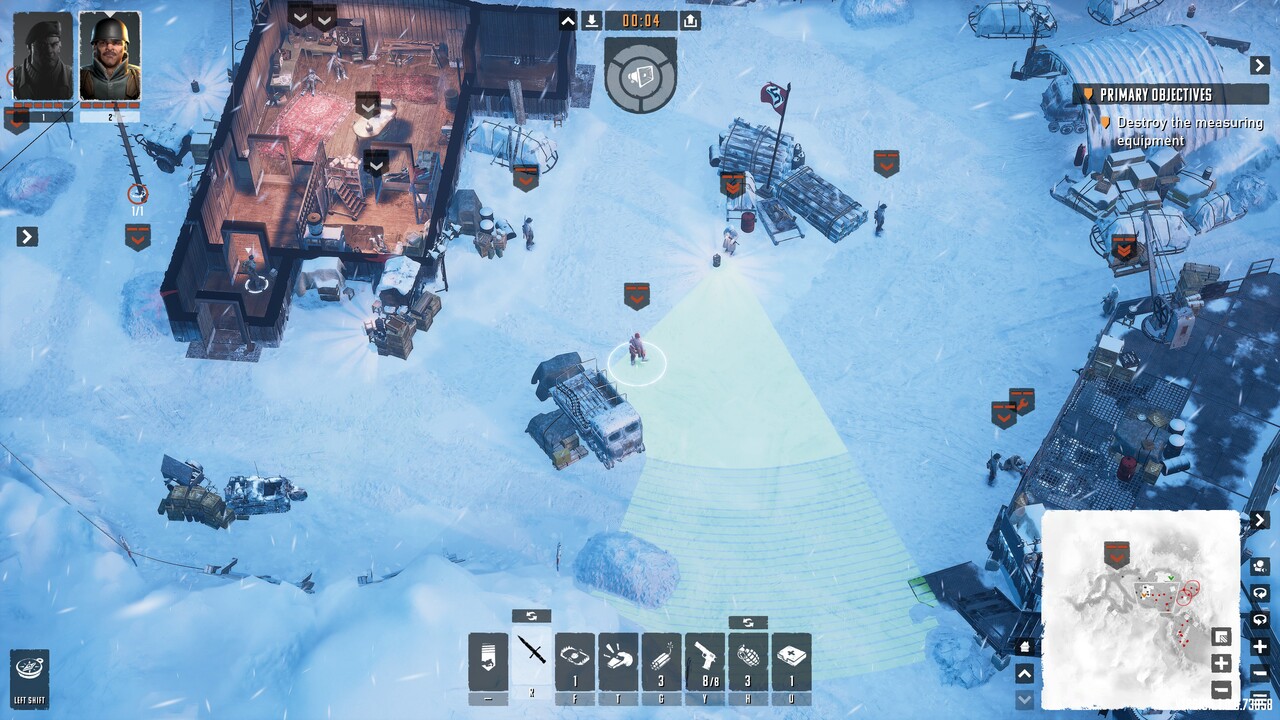Toggle the stance rank insignia slot
The height and width of the screenshot is (720, 1280).
(488, 660)
